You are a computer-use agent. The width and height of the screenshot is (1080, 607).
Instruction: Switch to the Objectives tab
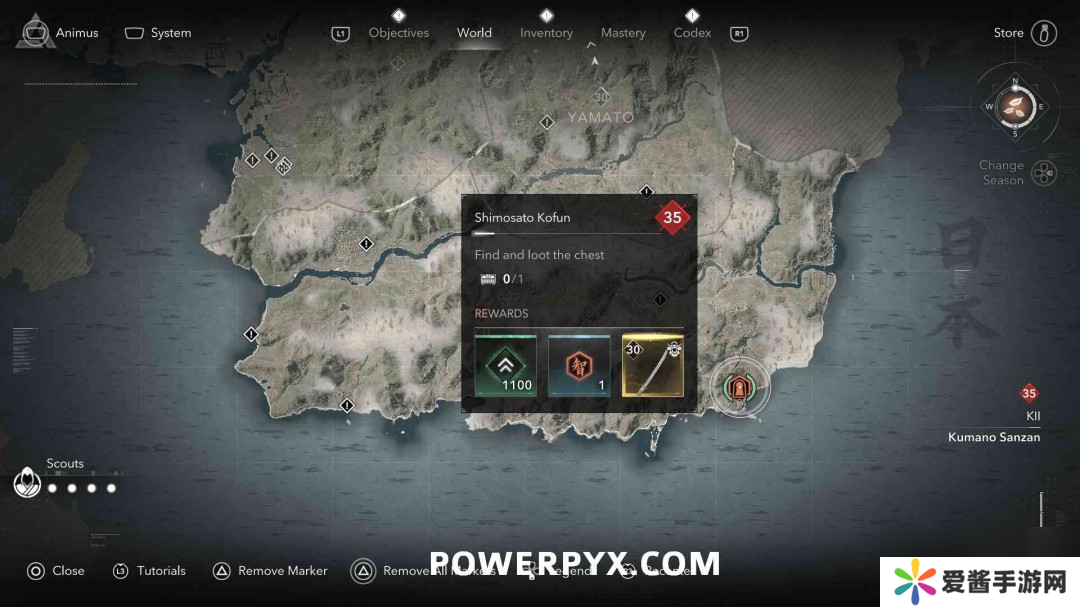click(398, 33)
